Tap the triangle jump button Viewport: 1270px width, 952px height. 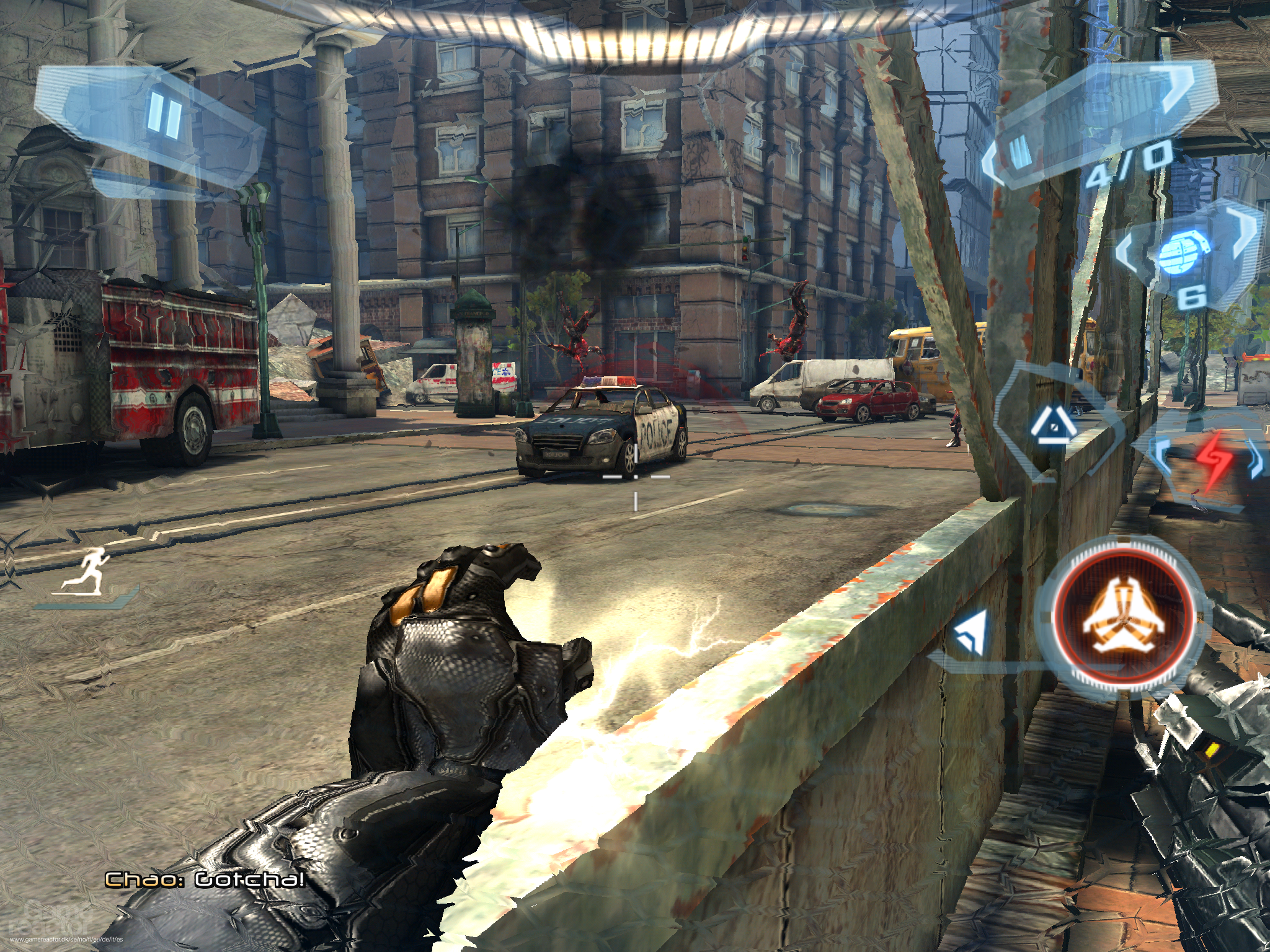(x=1052, y=426)
